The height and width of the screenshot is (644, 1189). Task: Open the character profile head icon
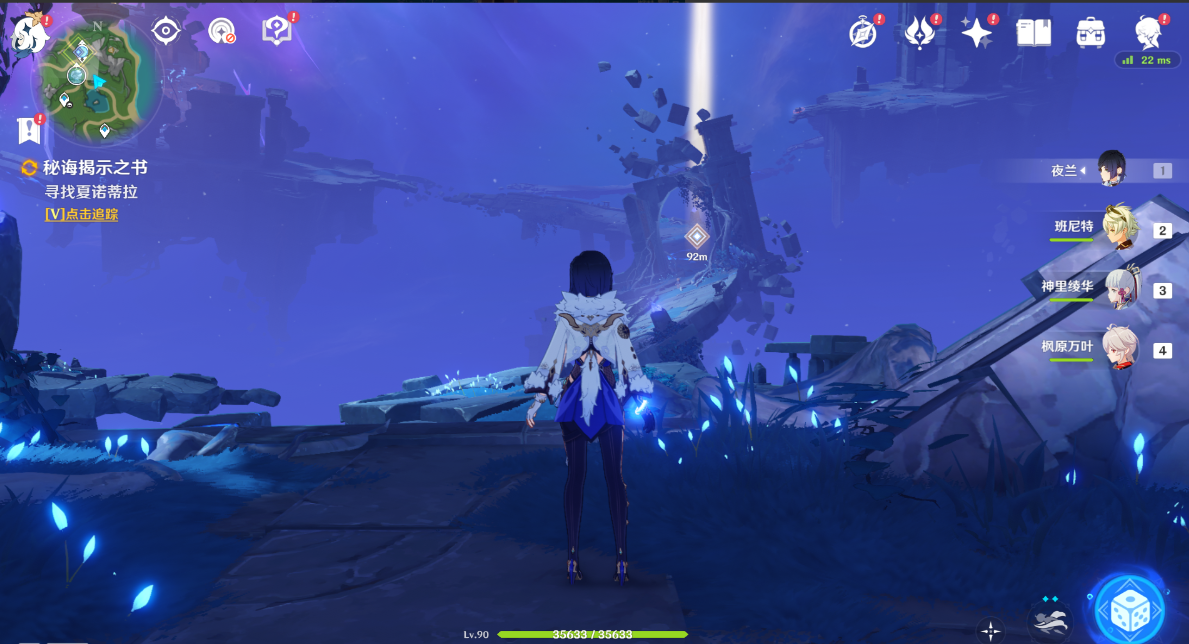1147,34
